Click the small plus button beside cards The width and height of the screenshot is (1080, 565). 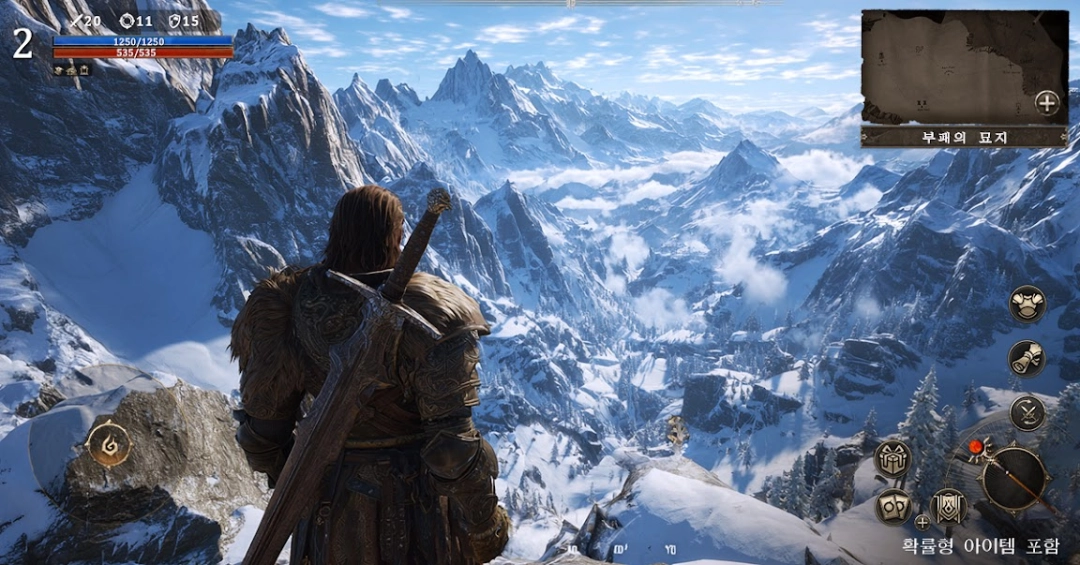pos(922,521)
